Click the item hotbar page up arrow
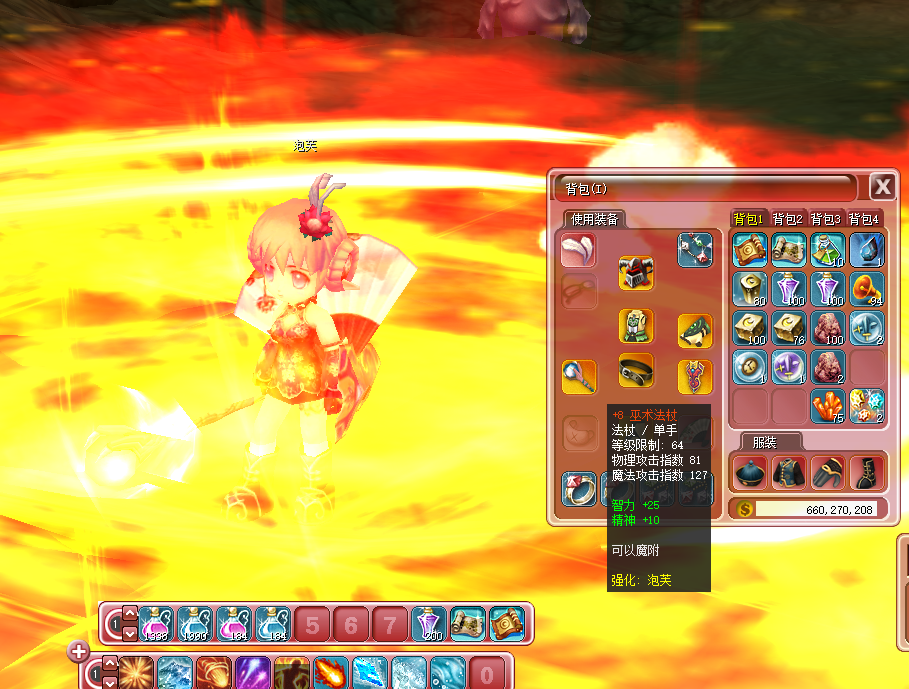909x689 pixels. coord(130,614)
